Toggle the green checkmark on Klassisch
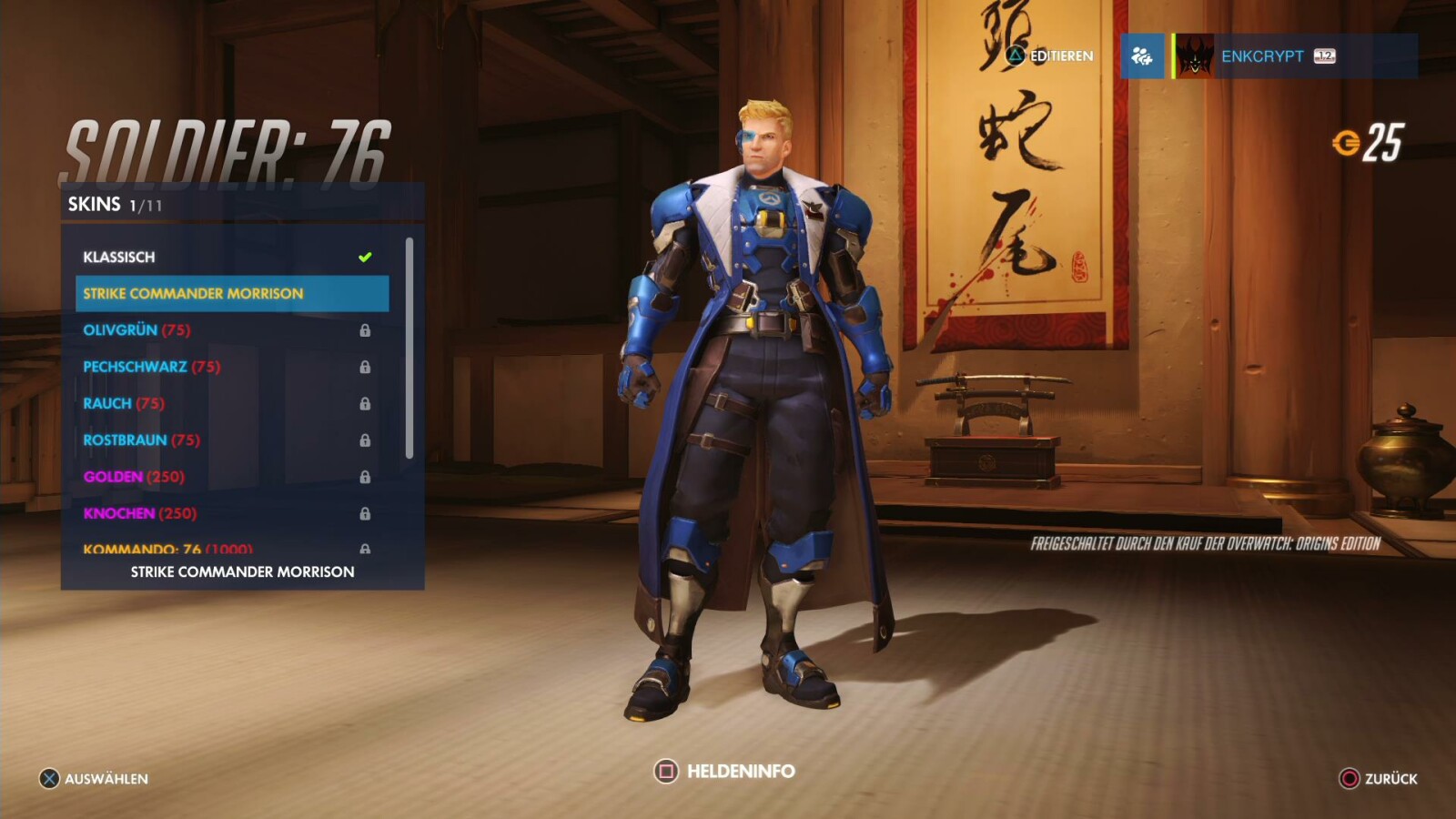1456x819 pixels. point(364,256)
